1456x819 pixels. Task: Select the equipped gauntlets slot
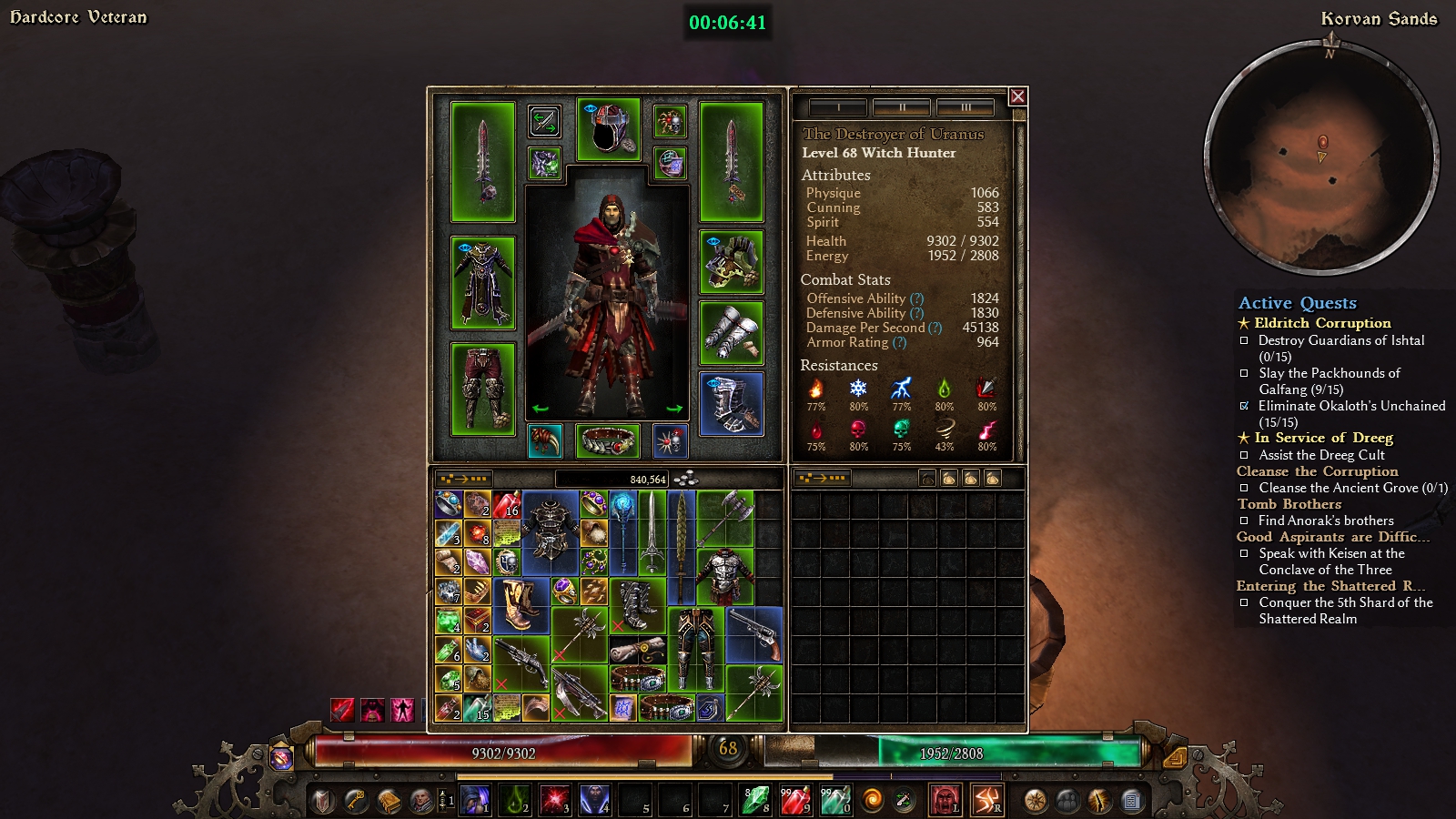click(x=732, y=332)
